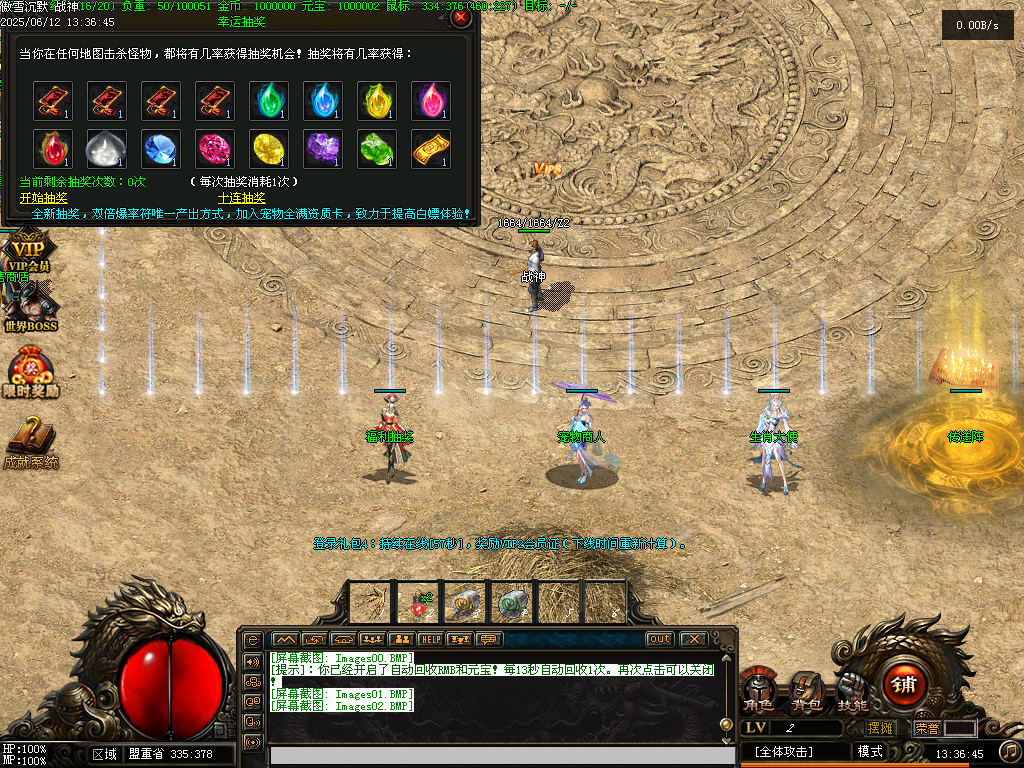This screenshot has height=768, width=1024.
Task: Open the 世界BOSS panel
Action: [x=29, y=306]
